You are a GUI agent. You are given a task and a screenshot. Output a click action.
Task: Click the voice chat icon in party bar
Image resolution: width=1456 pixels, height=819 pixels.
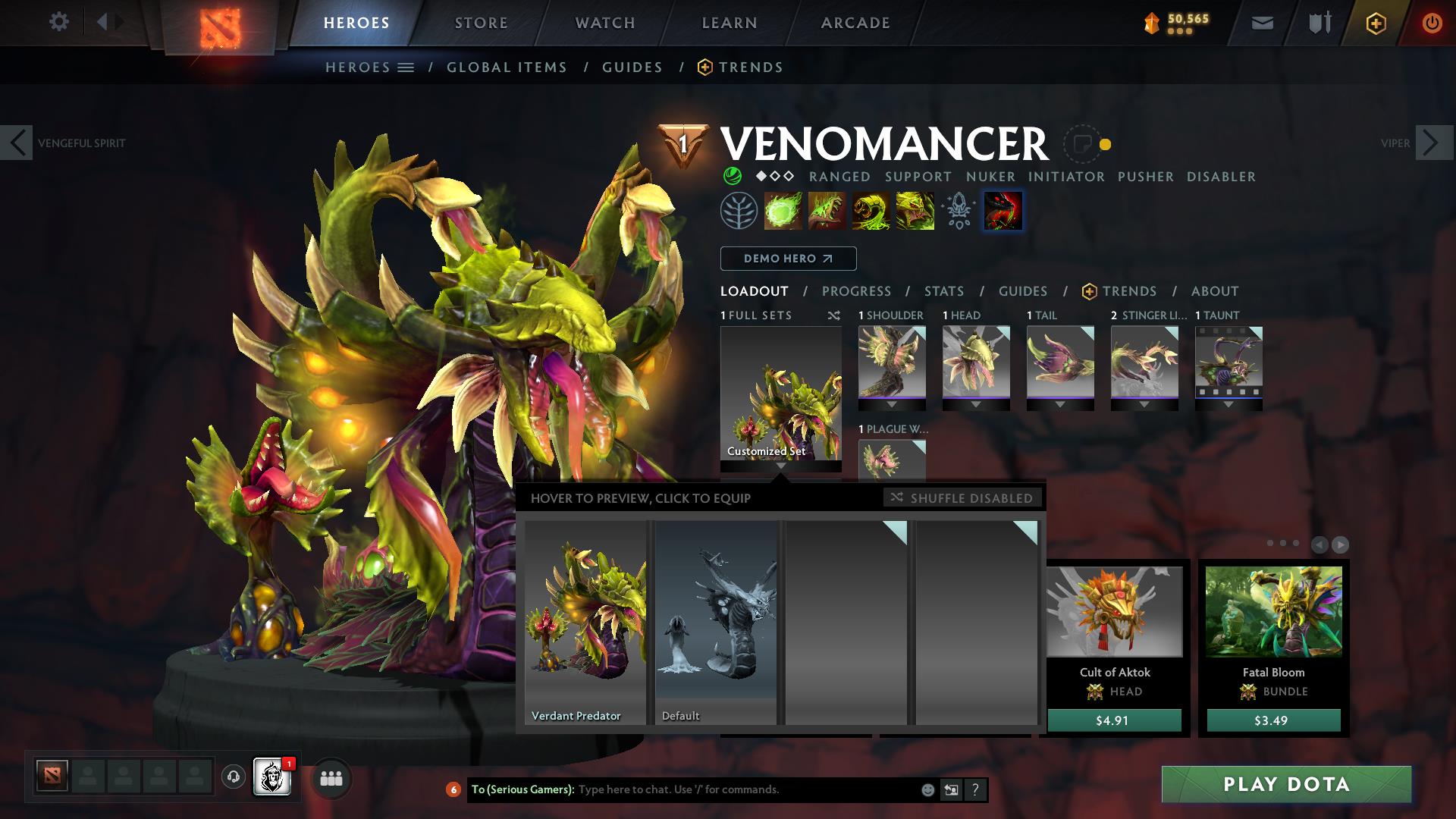coord(233,777)
